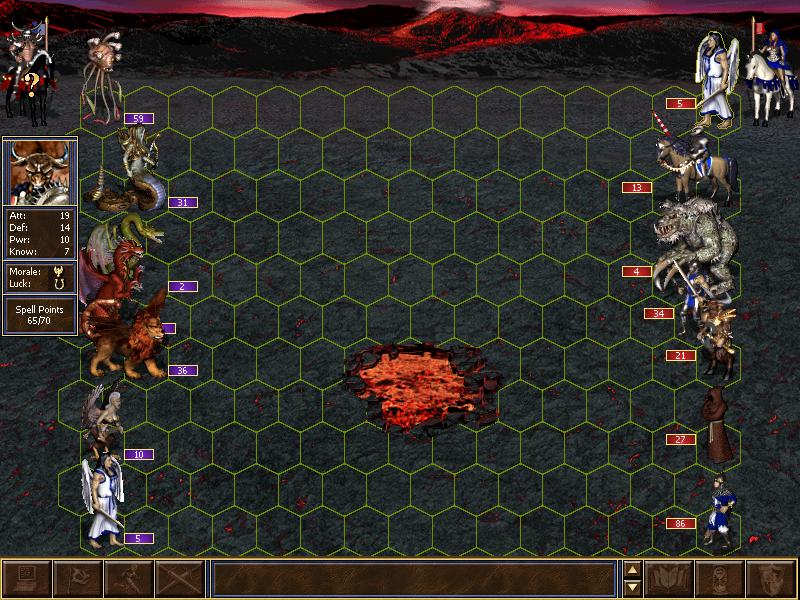
Task: Make the unit wait with the hourglass button
Action: pos(721,579)
